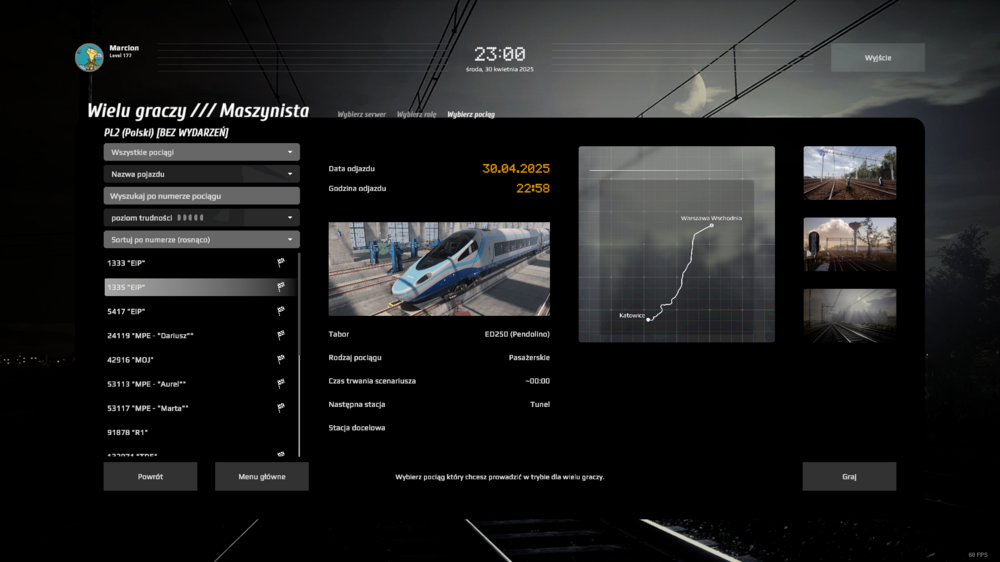Choose train 24119 "MPE - Dariusz"
This screenshot has height=562, width=1000.
point(190,335)
